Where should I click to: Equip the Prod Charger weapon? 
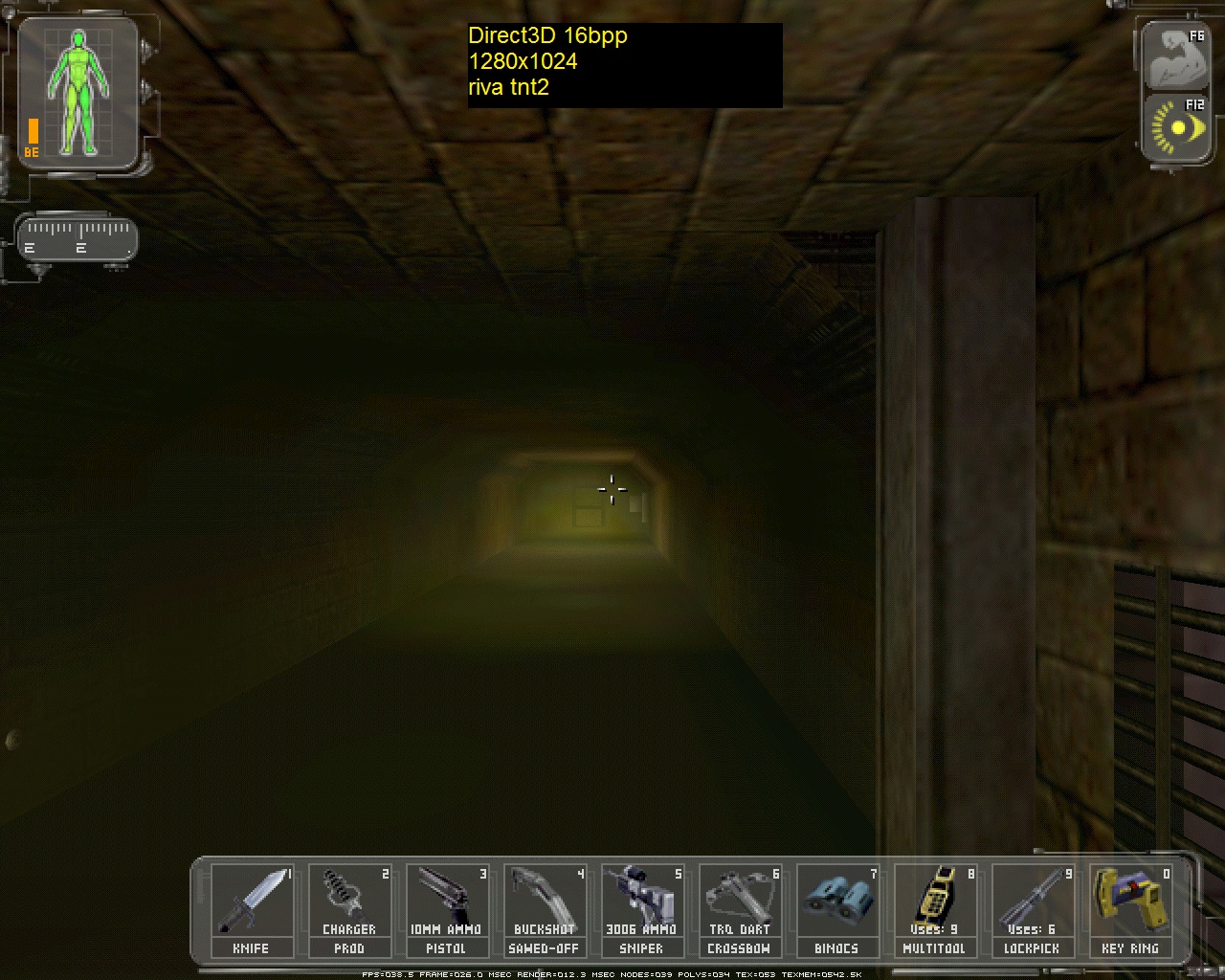pyautogui.click(x=349, y=900)
